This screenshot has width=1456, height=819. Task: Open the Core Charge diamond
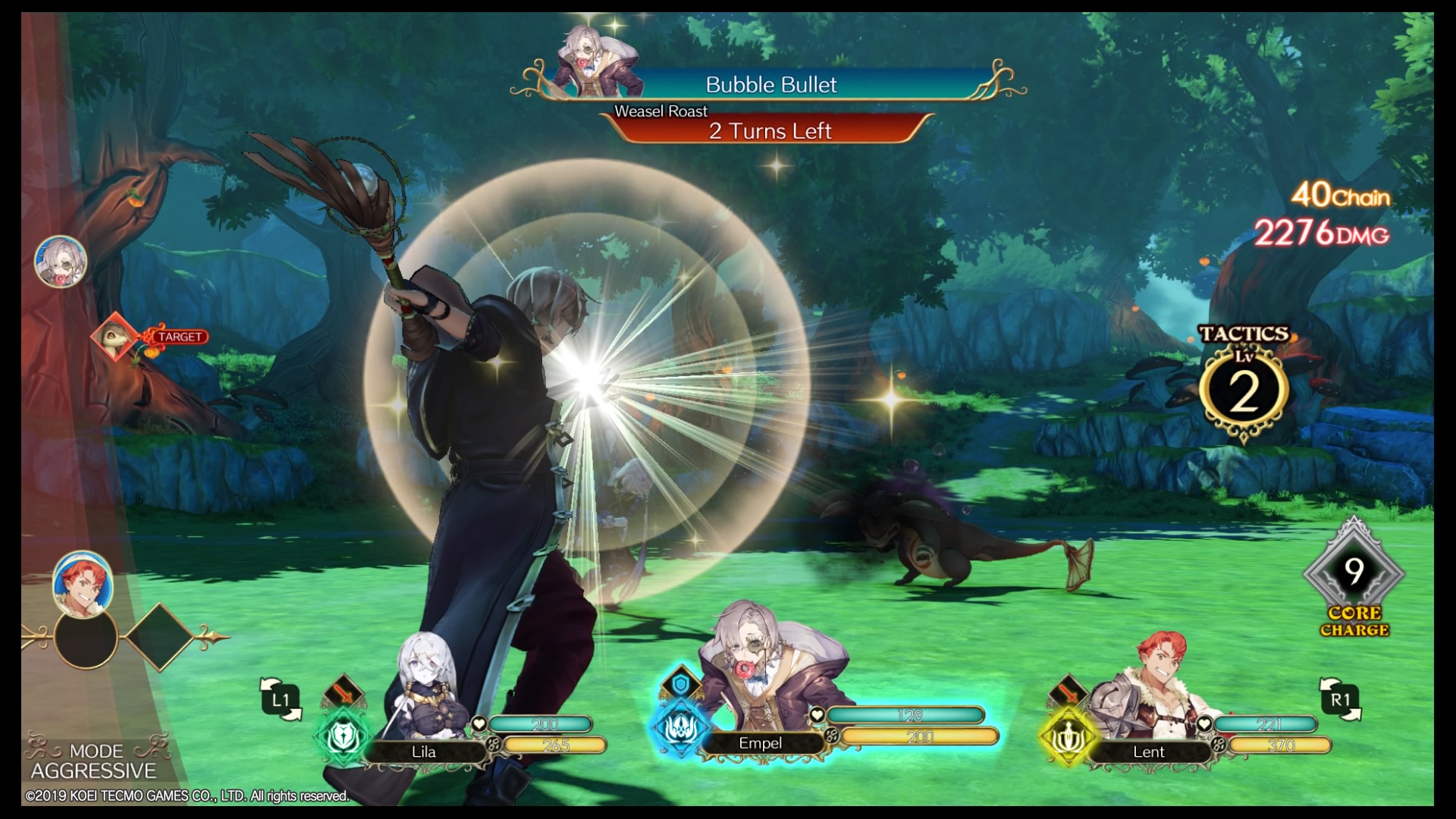[1354, 573]
